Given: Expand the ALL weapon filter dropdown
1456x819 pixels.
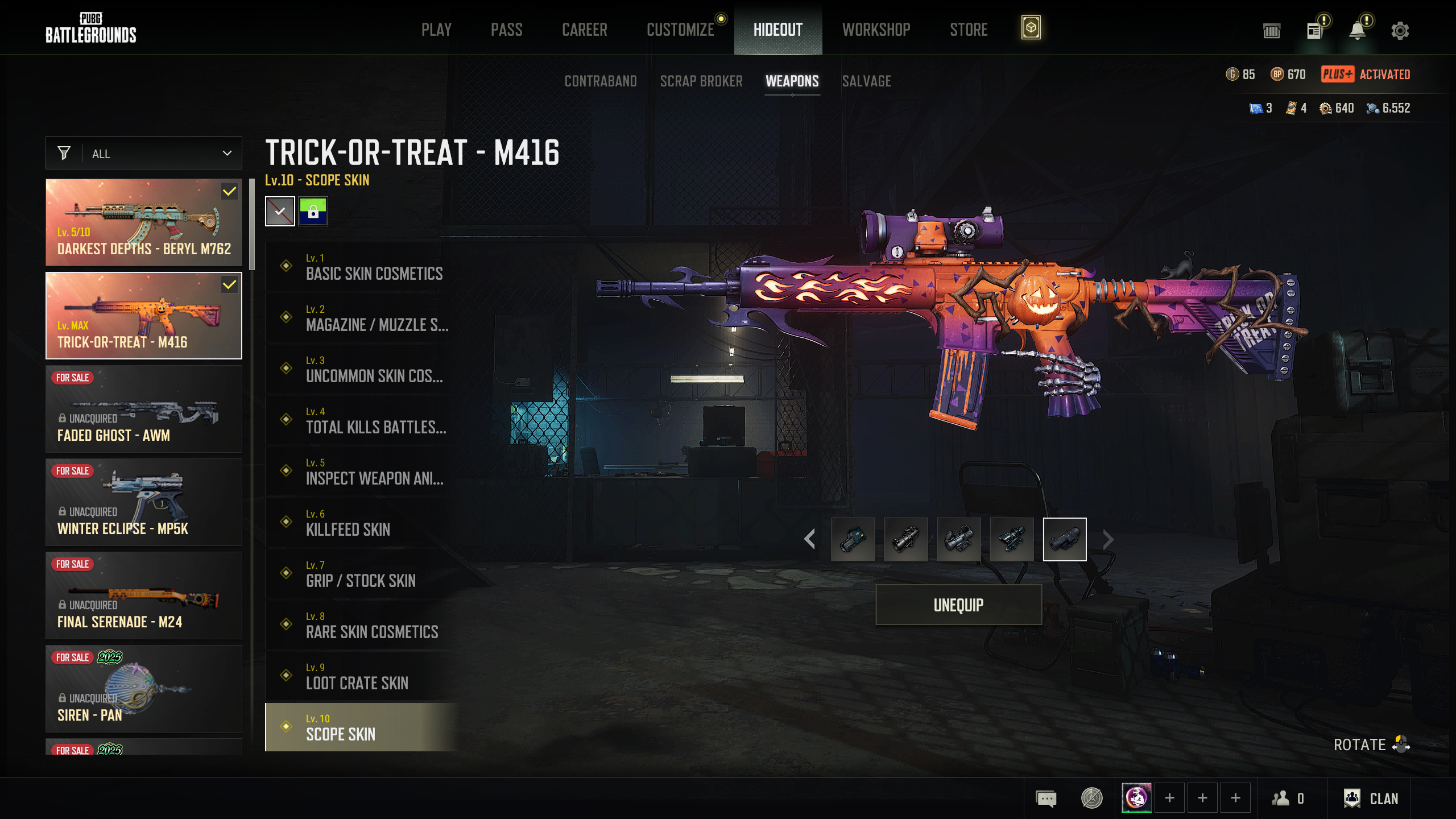Looking at the screenshot, I should (x=144, y=154).
